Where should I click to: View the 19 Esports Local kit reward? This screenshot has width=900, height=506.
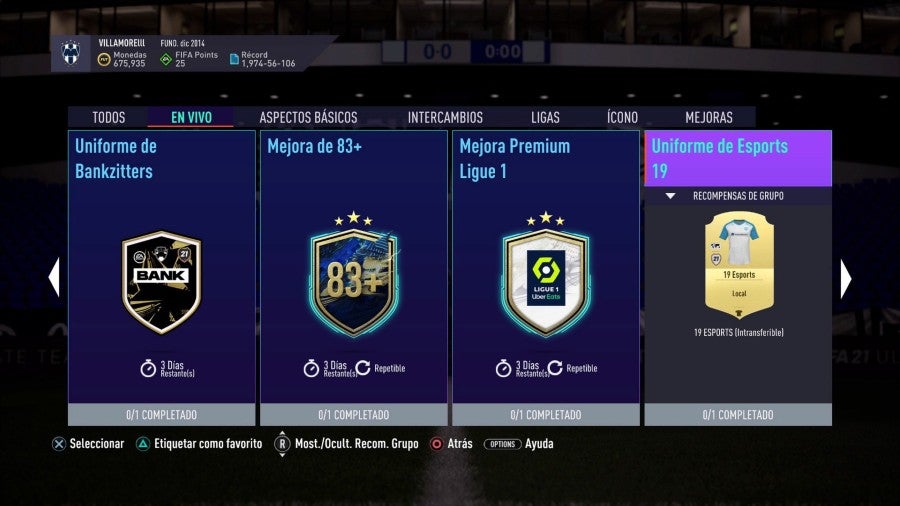pos(739,260)
